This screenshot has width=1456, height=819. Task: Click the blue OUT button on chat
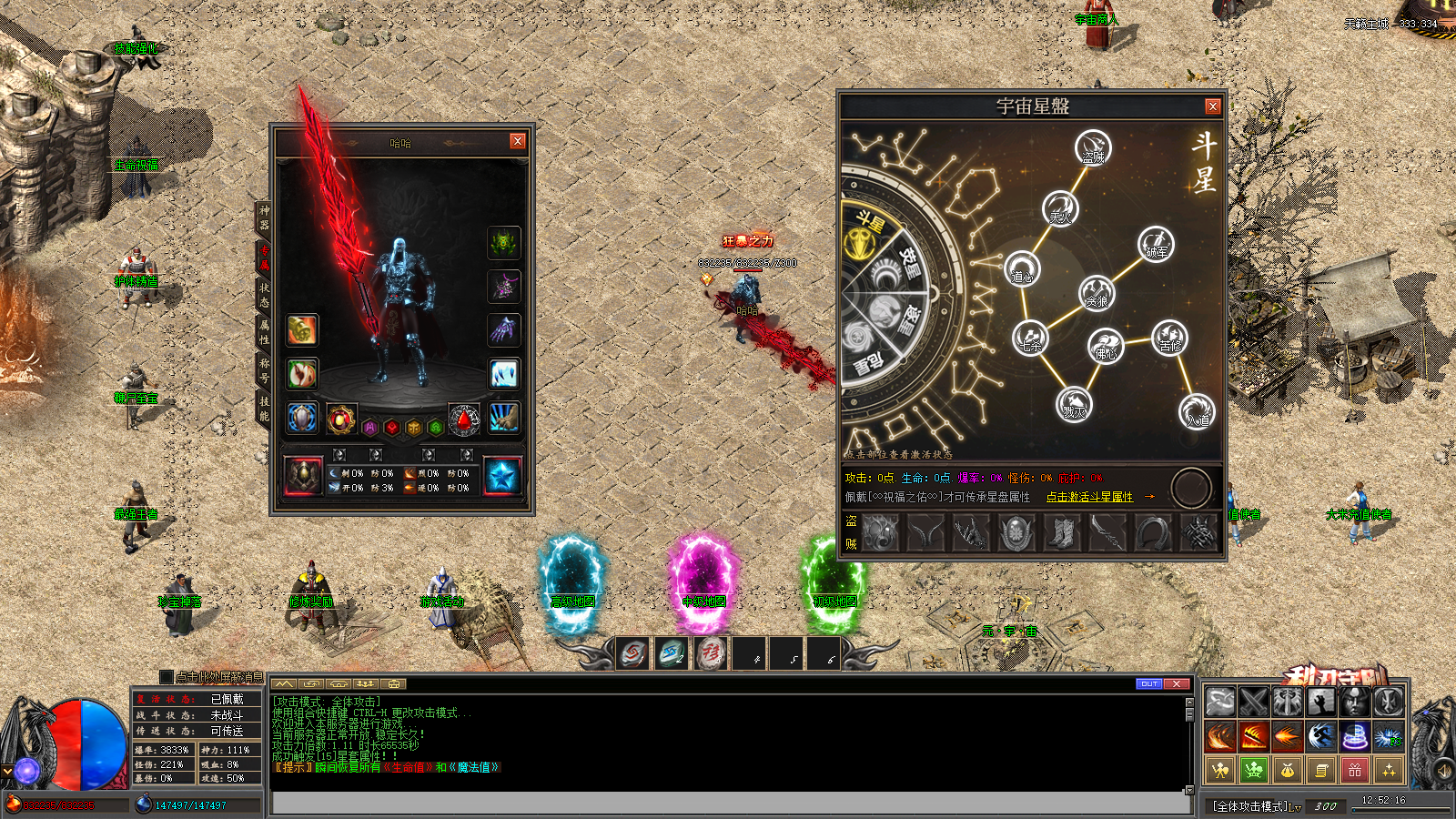1148,683
